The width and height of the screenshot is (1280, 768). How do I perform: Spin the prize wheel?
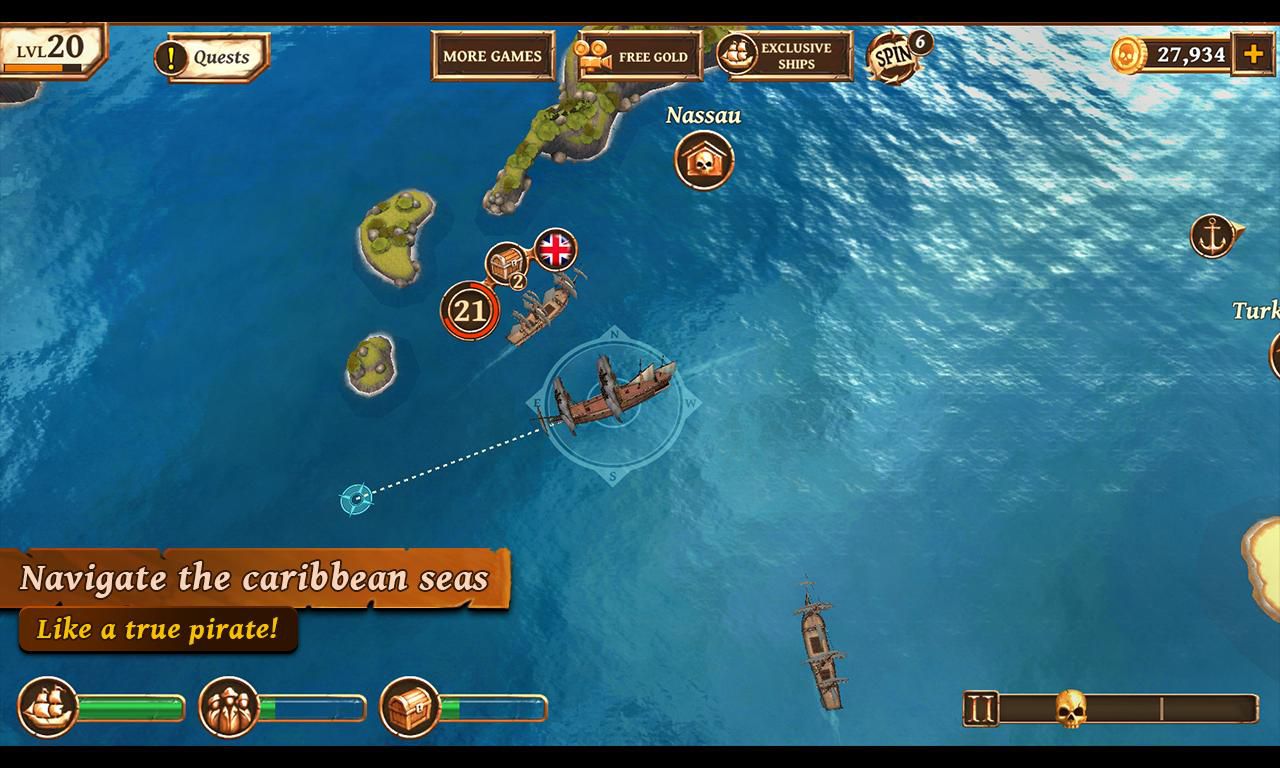point(894,56)
